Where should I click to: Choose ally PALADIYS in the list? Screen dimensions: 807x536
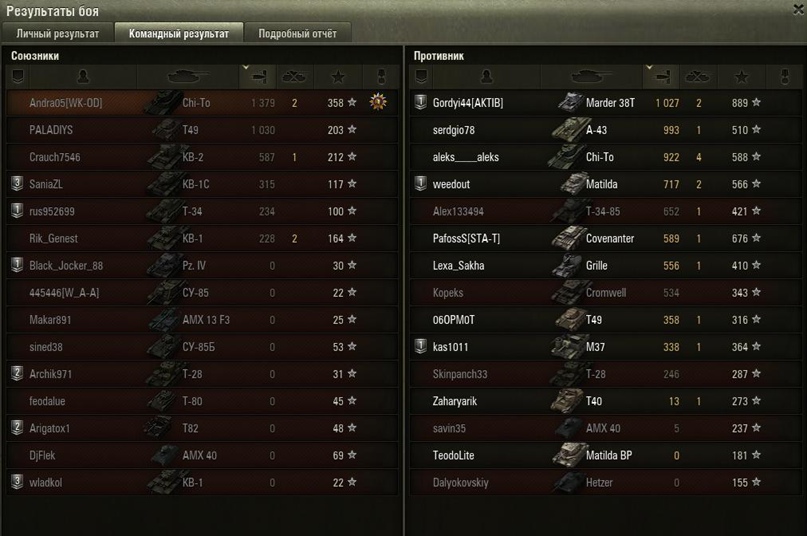pyautogui.click(x=51, y=130)
